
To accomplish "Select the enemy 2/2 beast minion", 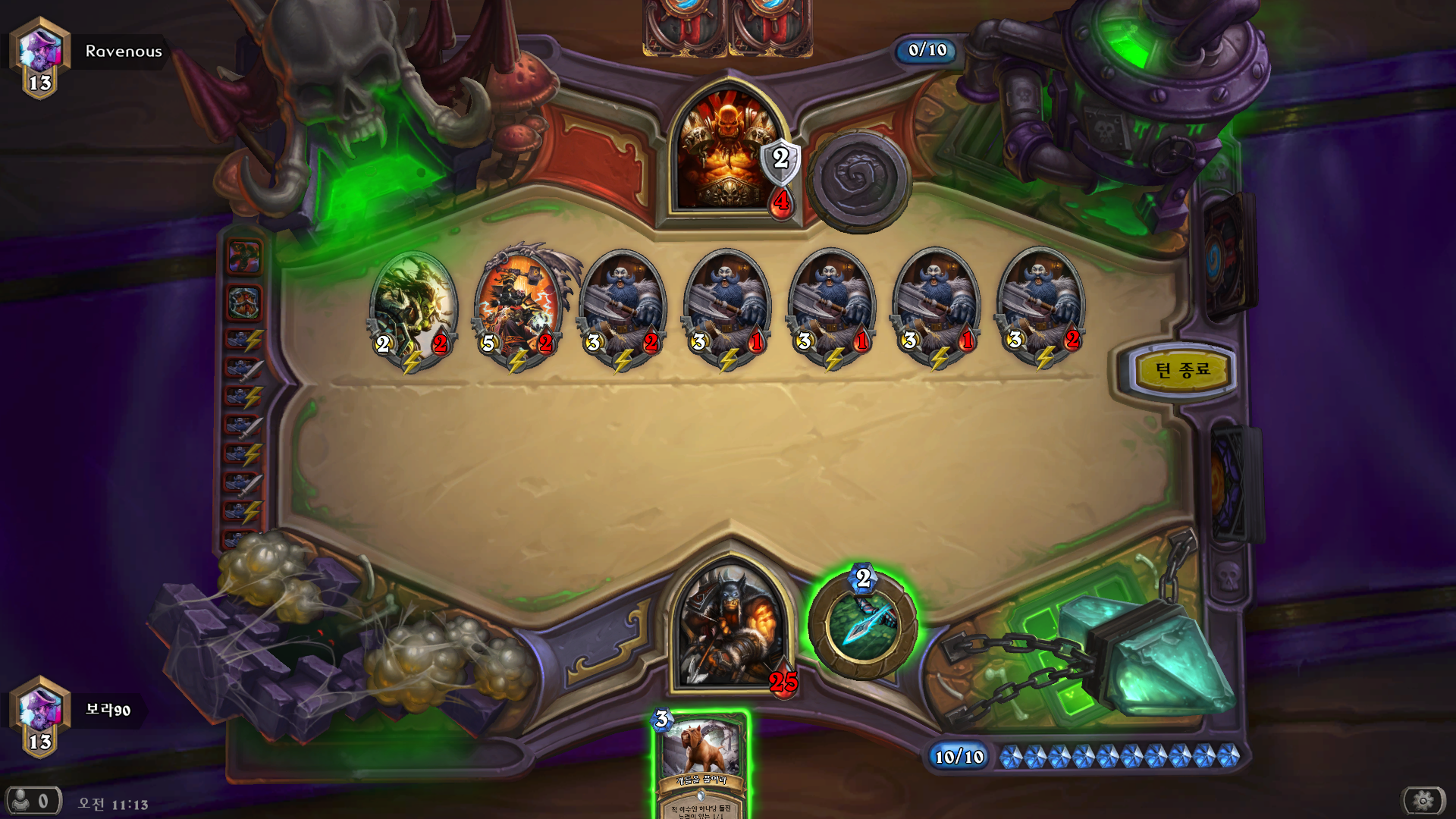I will (413, 307).
